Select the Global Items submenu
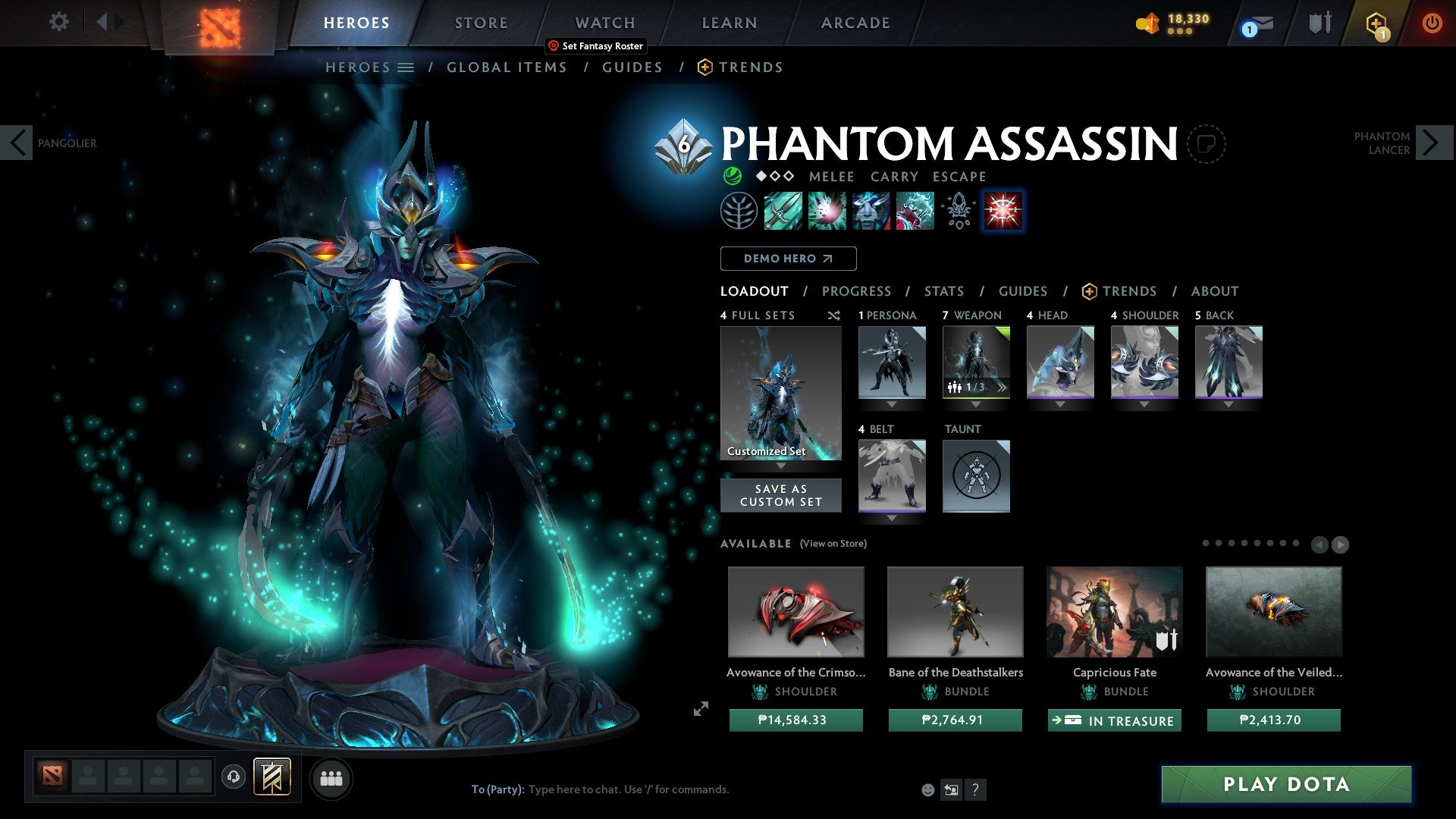Screen dimensions: 1456x819 (x=507, y=67)
